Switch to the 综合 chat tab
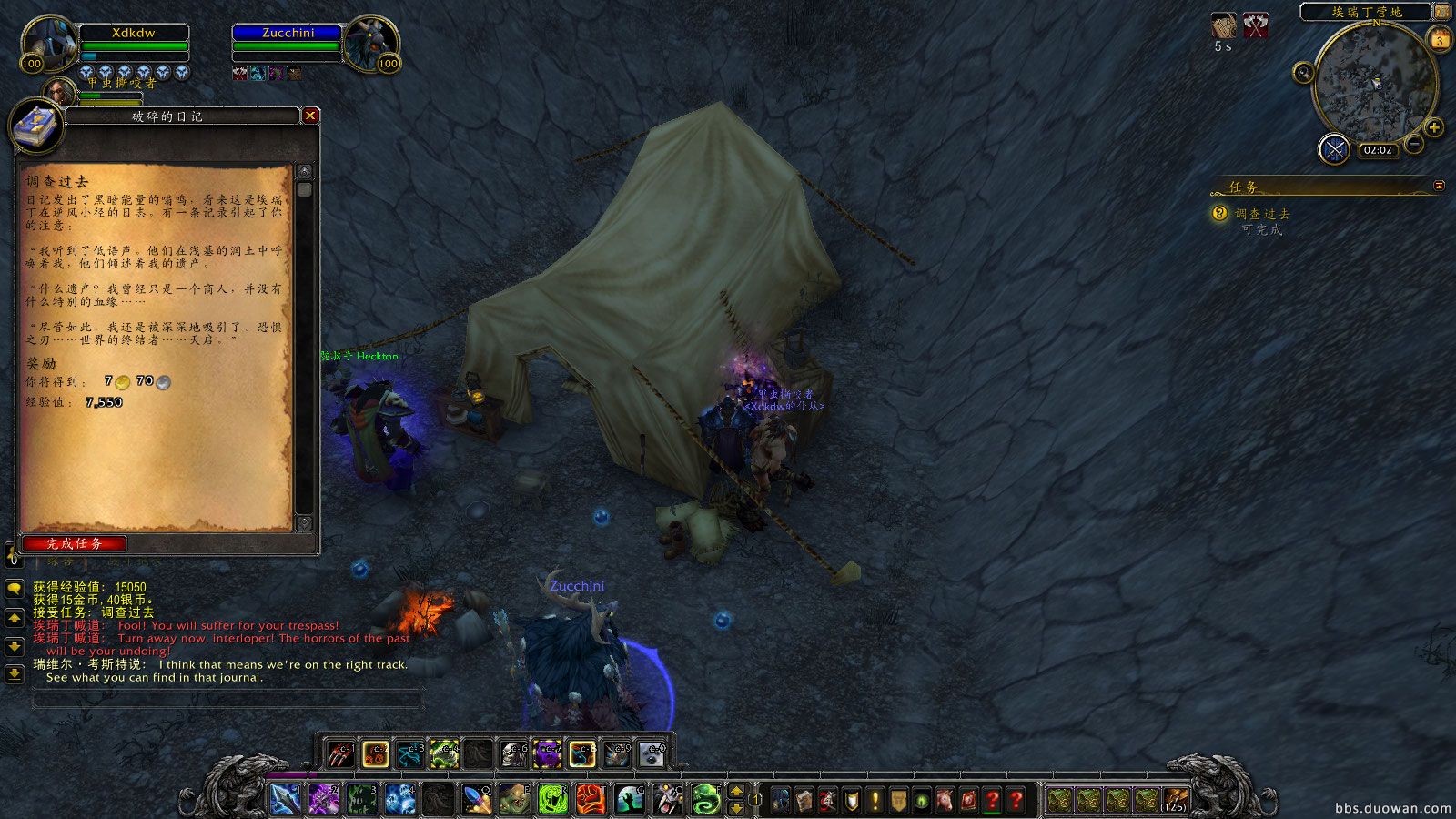 (58, 561)
